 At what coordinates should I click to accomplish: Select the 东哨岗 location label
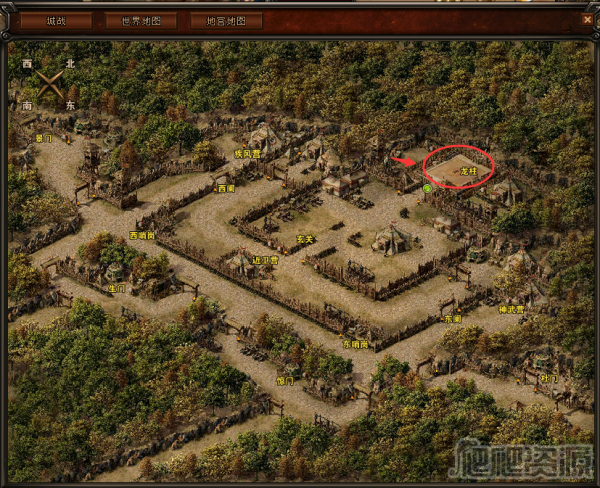tap(356, 345)
